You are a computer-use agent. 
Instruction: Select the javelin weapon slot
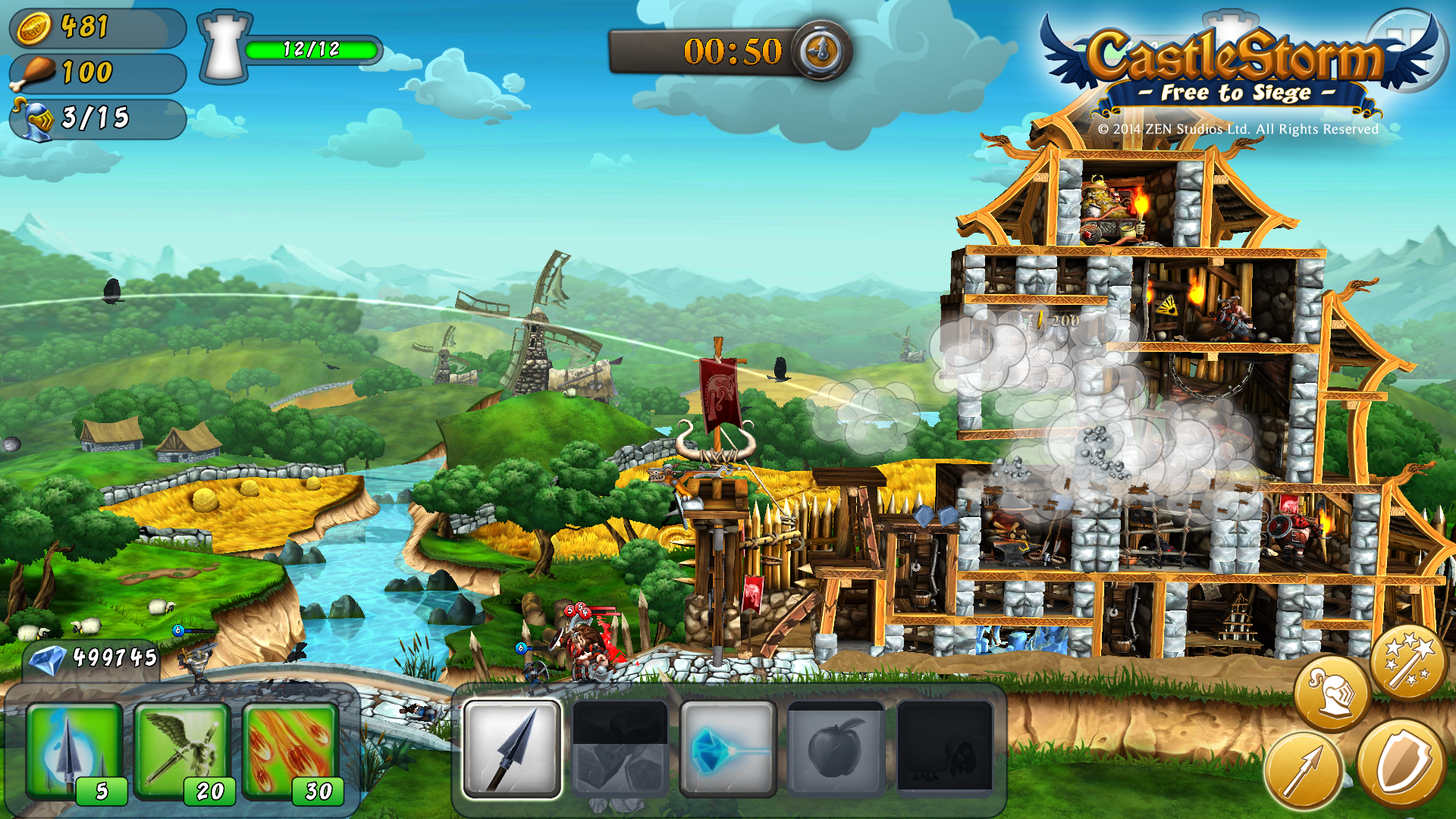(x=513, y=749)
